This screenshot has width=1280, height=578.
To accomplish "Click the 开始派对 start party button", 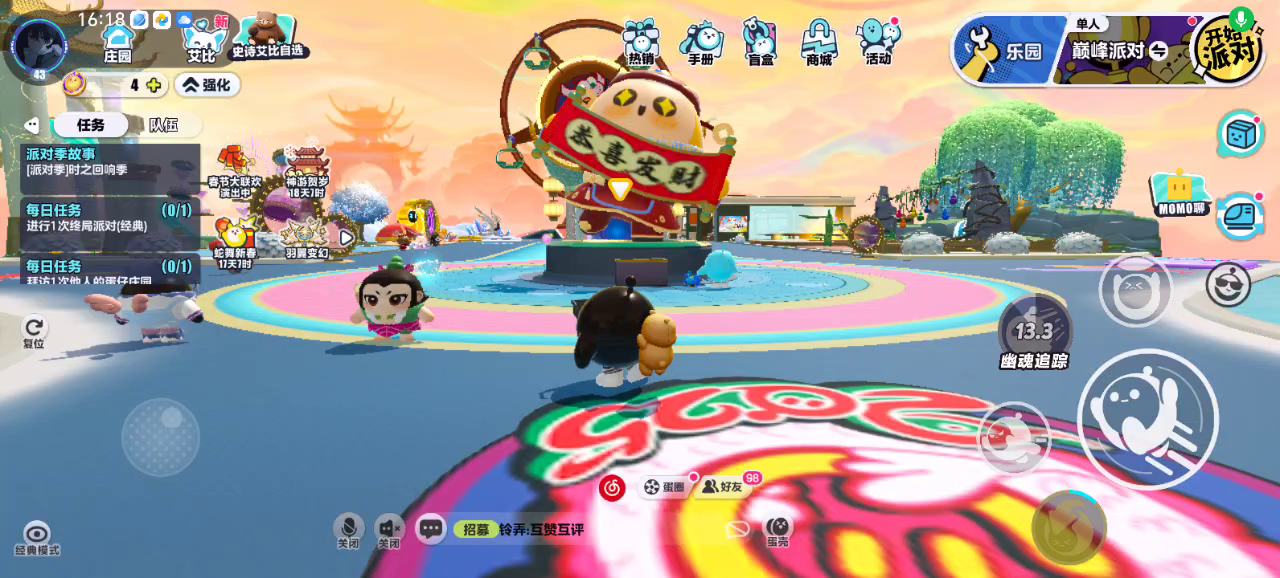I will [x=1226, y=48].
